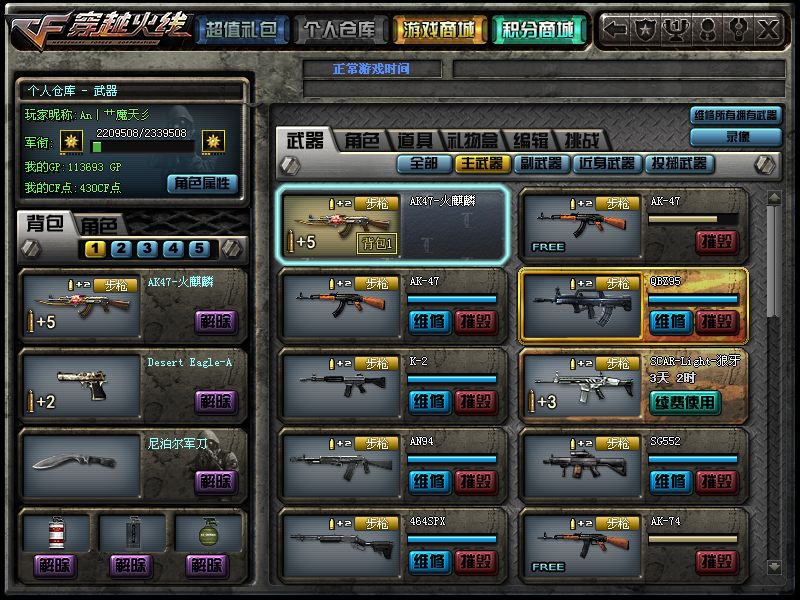Select backpack number 3
This screenshot has height=600, width=800.
[146, 249]
